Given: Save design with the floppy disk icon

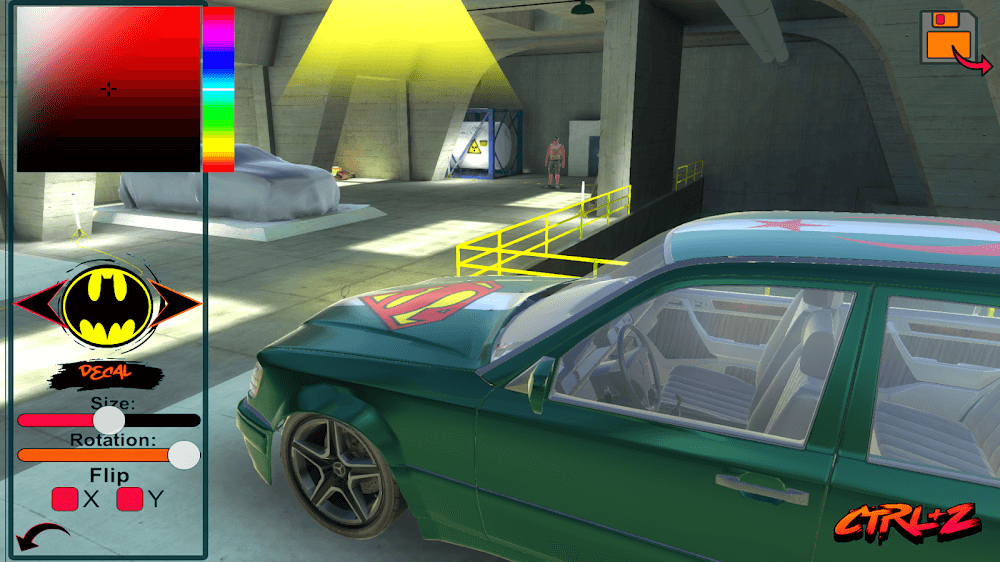Looking at the screenshot, I should coord(950,38).
